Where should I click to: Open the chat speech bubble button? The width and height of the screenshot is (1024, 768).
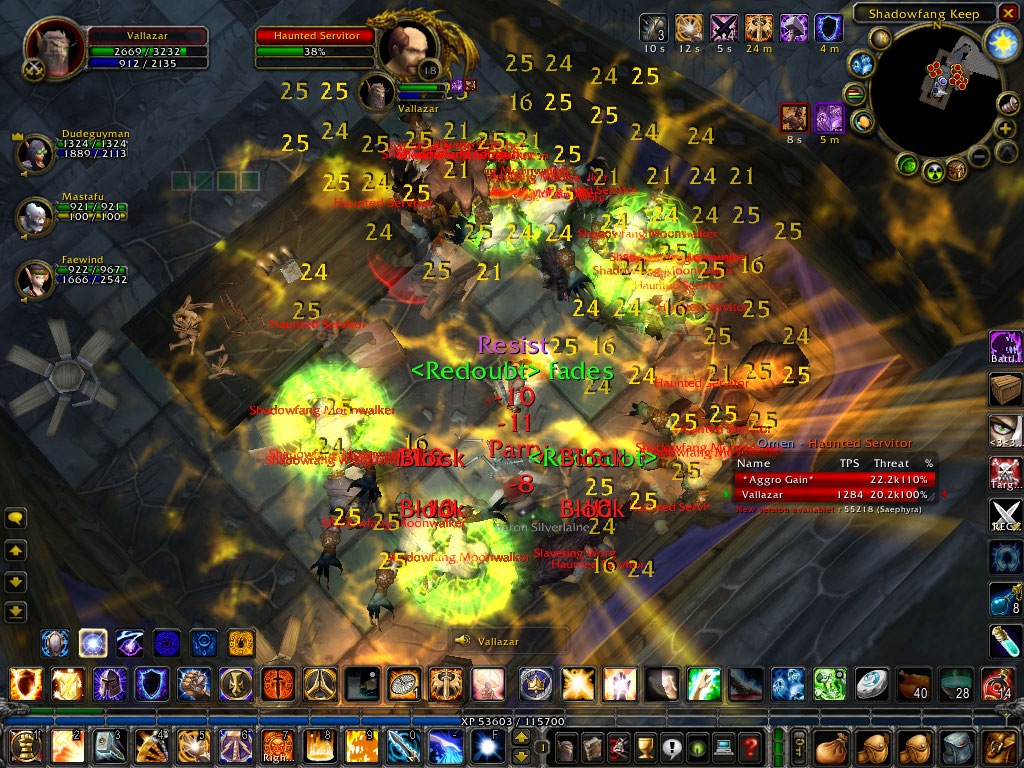click(16, 518)
